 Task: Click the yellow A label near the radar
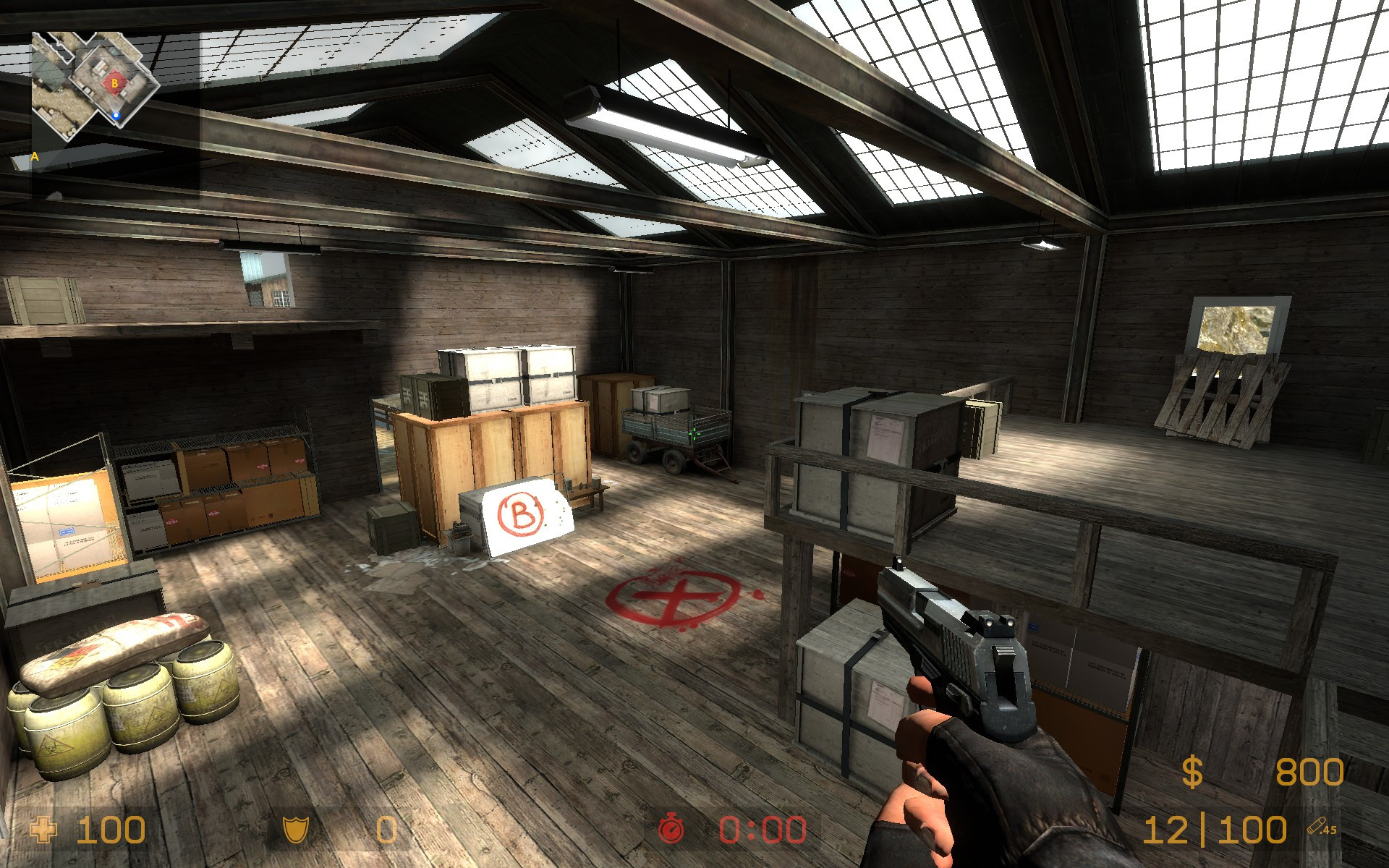[35, 156]
